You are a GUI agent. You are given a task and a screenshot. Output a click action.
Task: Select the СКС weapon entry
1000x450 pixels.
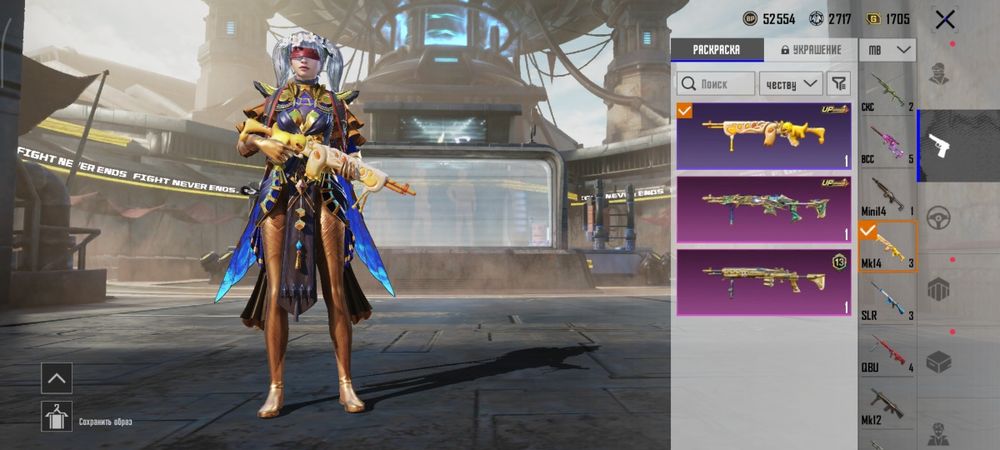[x=887, y=92]
